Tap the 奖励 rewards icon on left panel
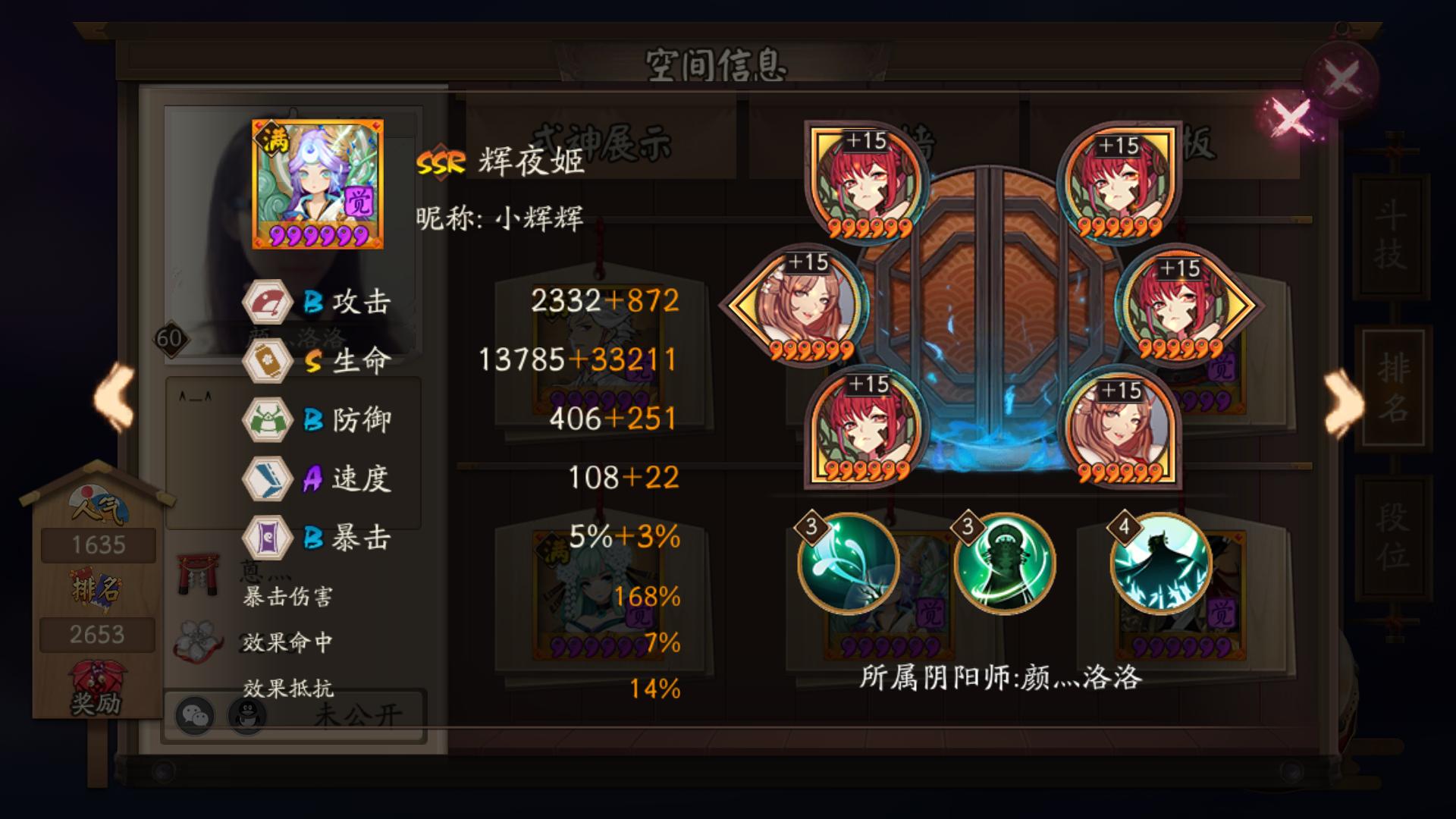 point(97,686)
